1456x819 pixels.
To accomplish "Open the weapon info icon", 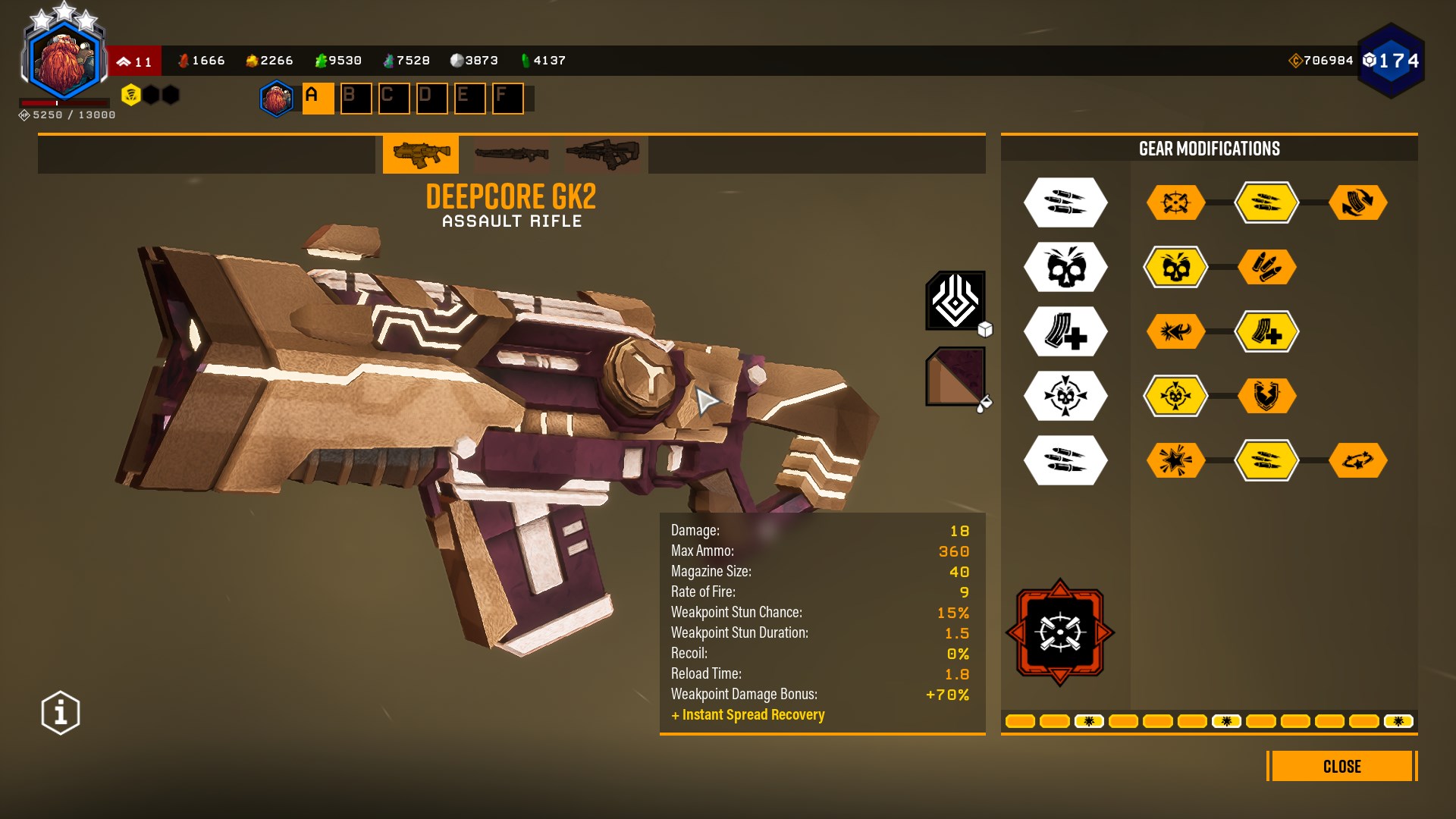I will point(61,713).
